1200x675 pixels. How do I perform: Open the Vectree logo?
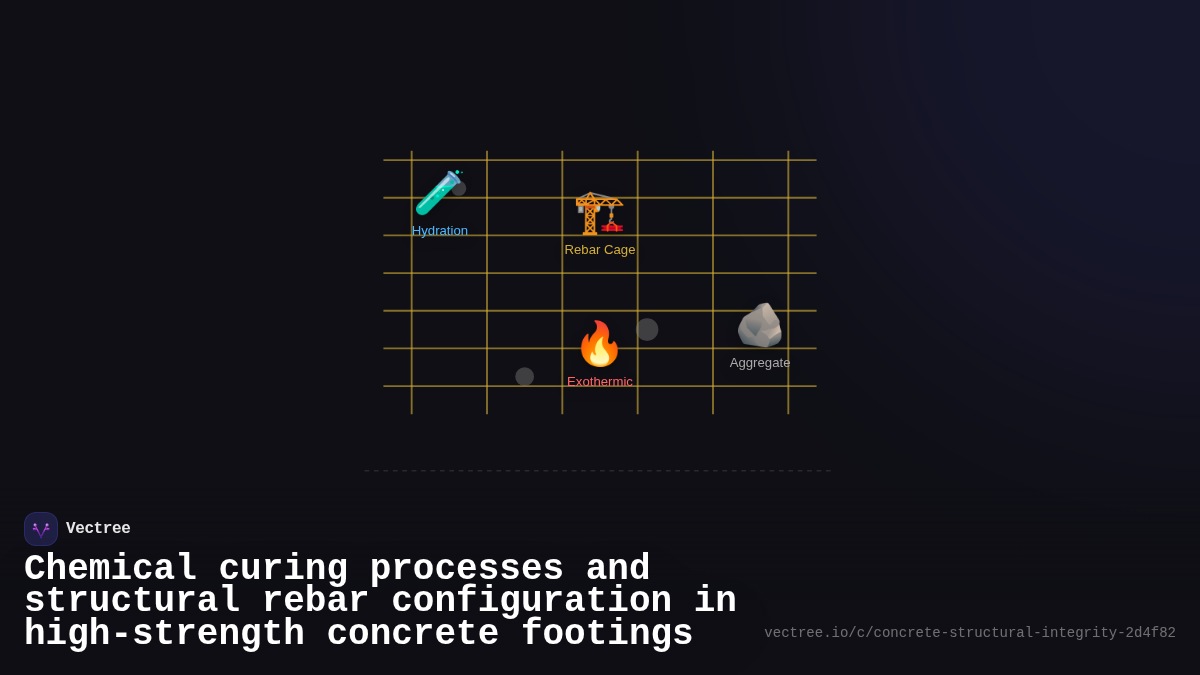[x=41, y=529]
